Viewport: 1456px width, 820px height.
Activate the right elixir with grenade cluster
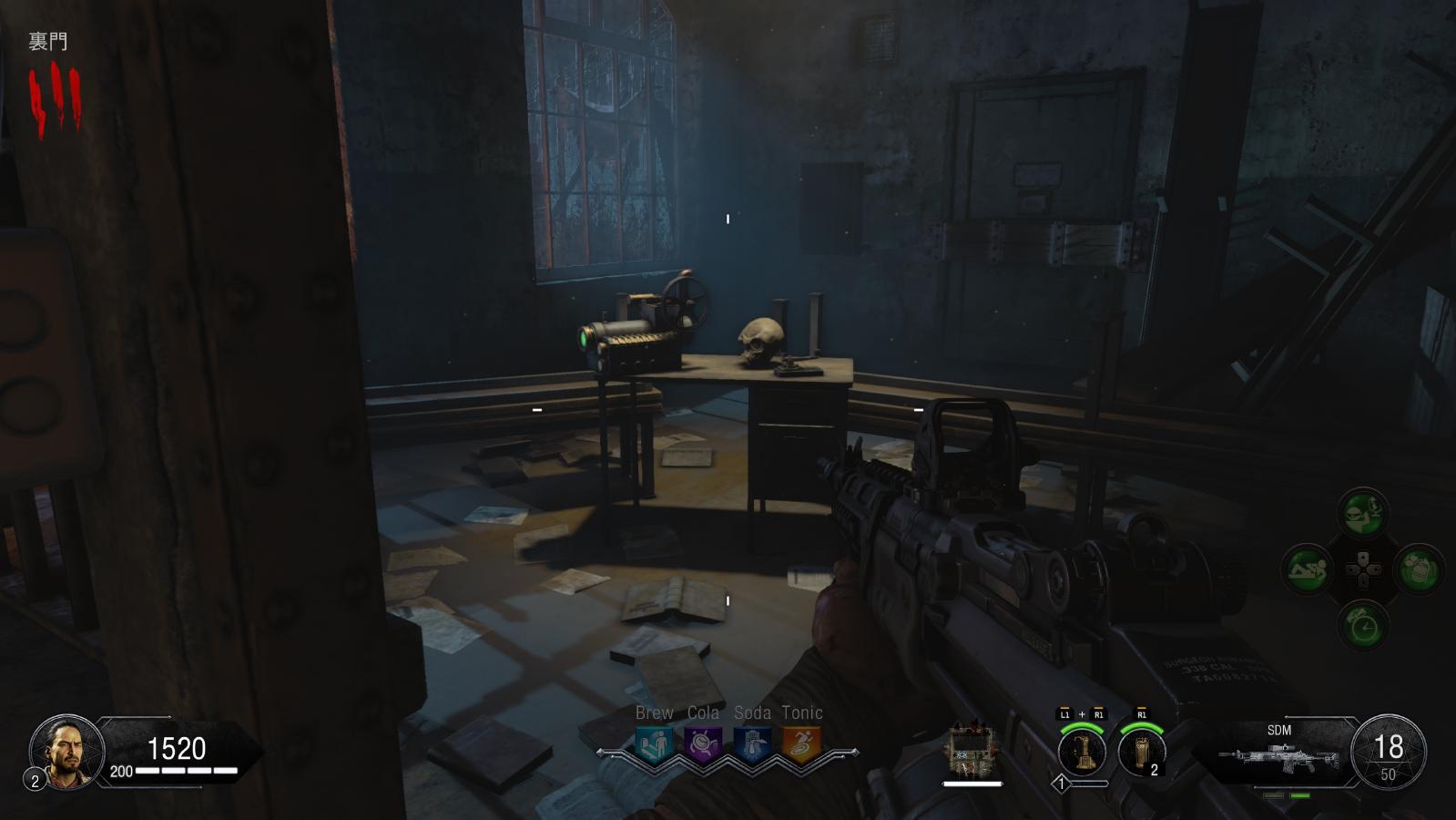pyautogui.click(x=1418, y=571)
